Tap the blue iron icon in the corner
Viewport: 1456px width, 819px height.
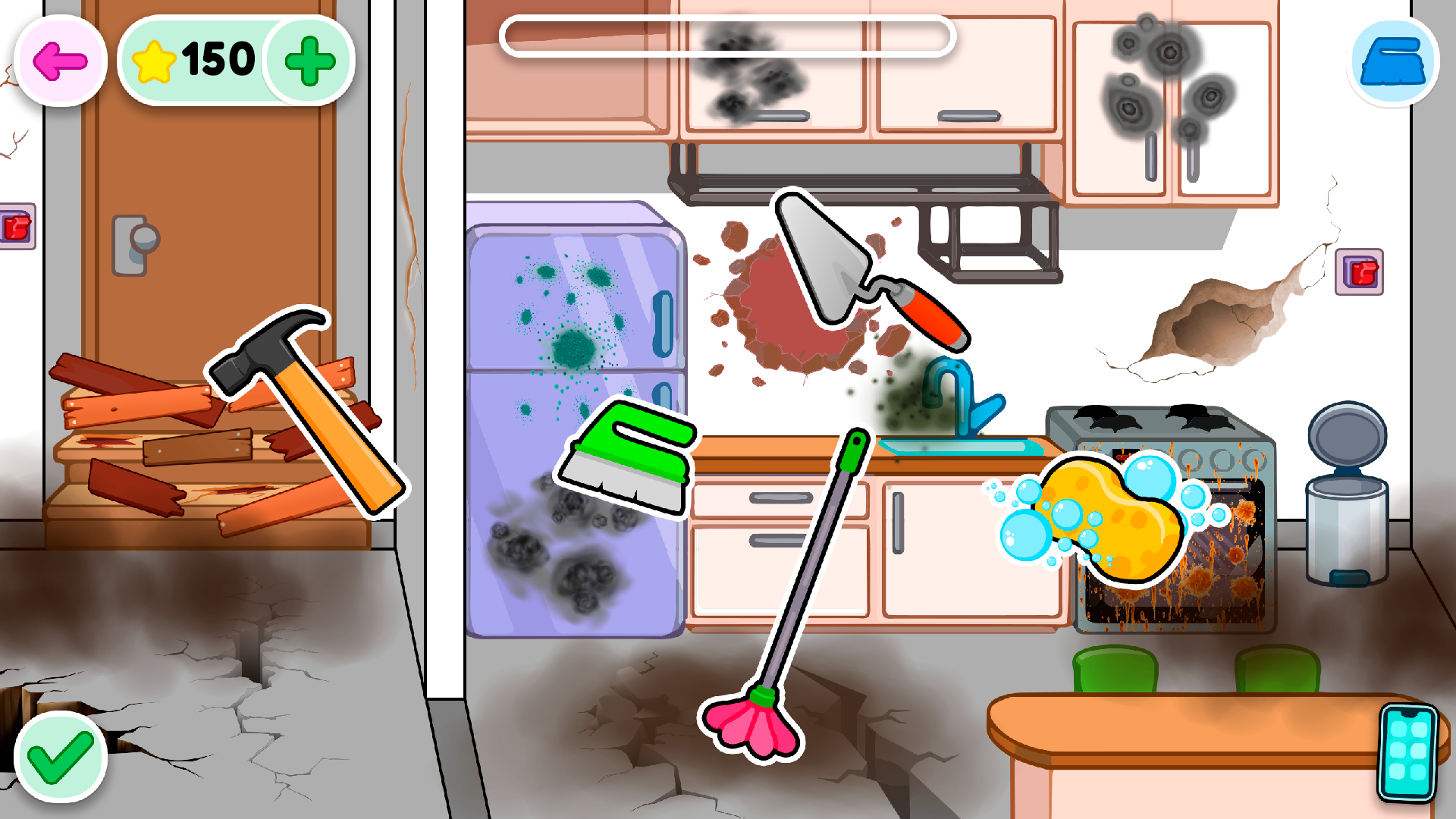[x=1394, y=62]
